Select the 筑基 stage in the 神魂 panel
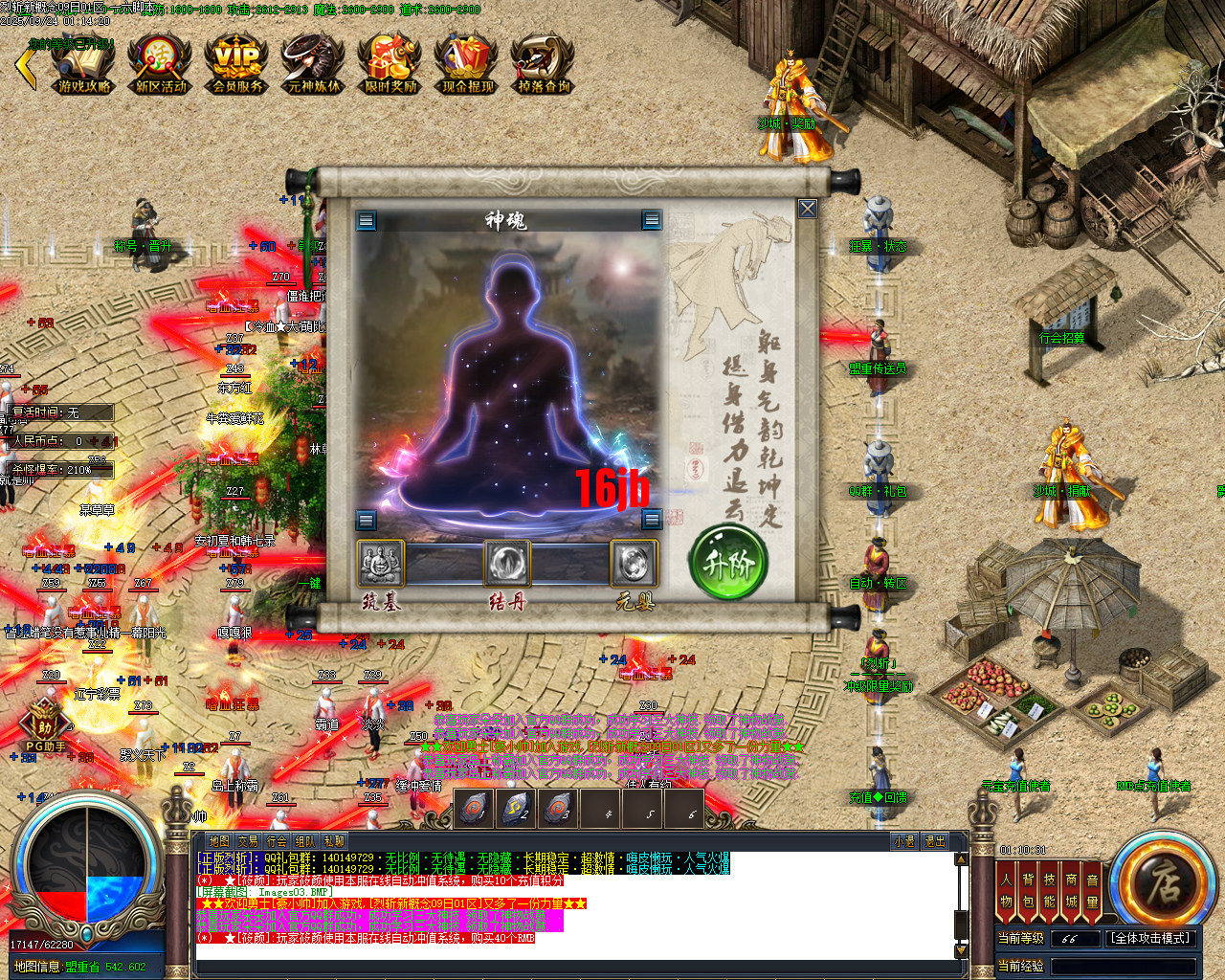Image resolution: width=1225 pixels, height=980 pixels. coord(379,564)
